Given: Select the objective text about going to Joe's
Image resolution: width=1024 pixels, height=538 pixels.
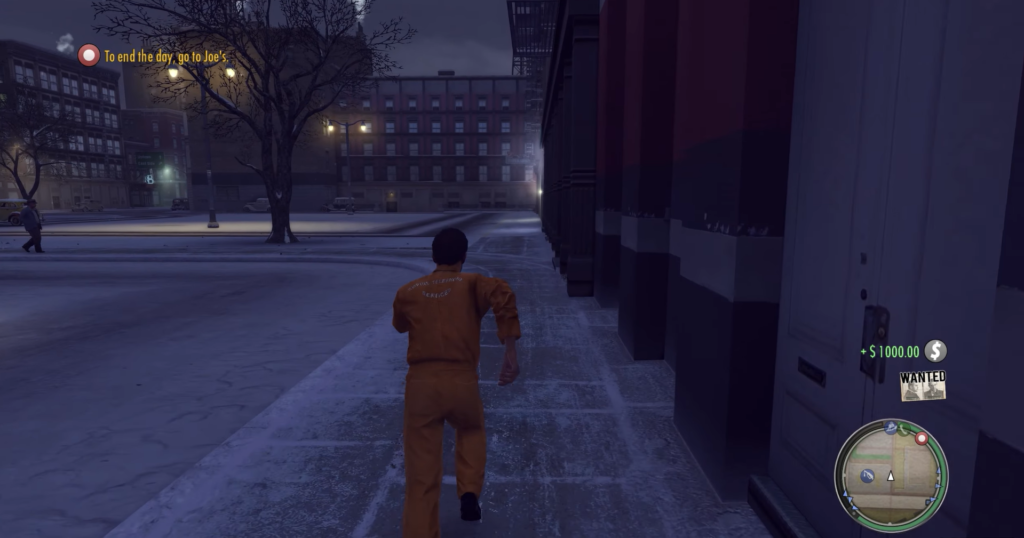Looking at the screenshot, I should tap(168, 57).
